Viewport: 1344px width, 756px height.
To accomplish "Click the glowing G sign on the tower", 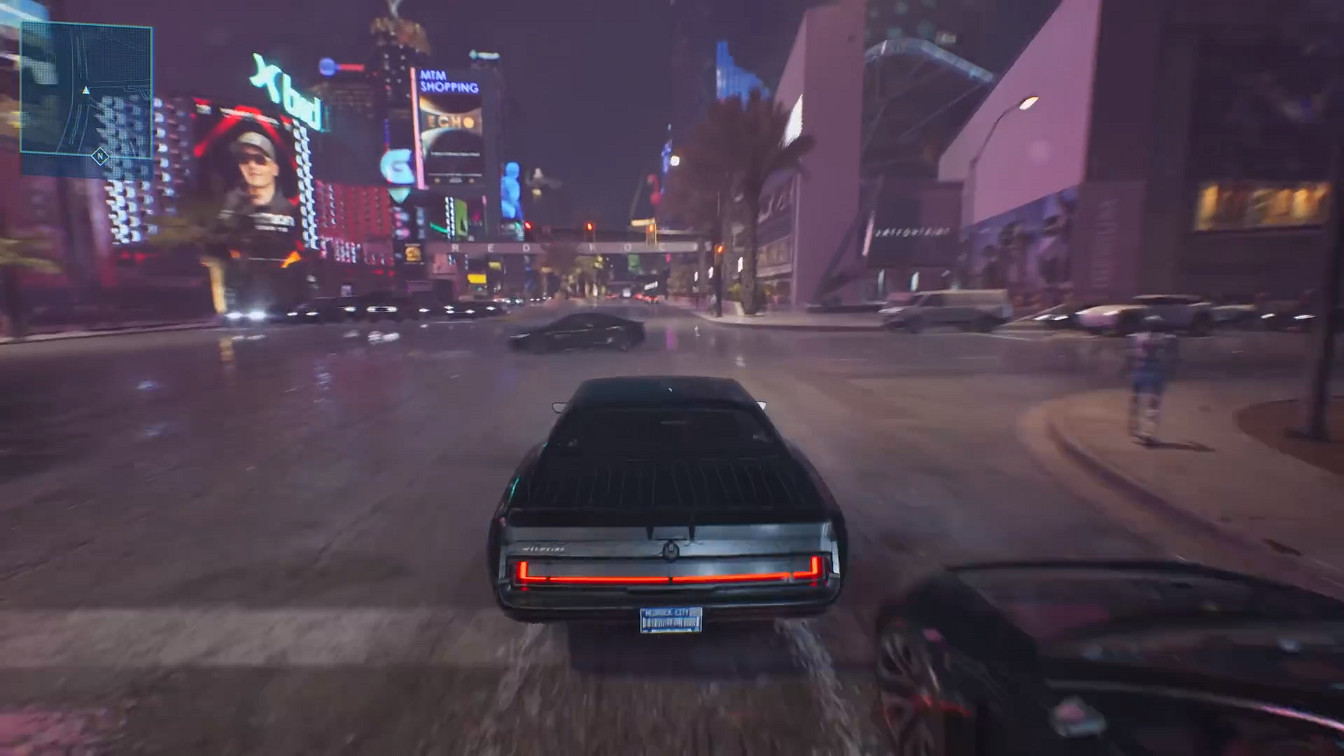I will coord(397,165).
